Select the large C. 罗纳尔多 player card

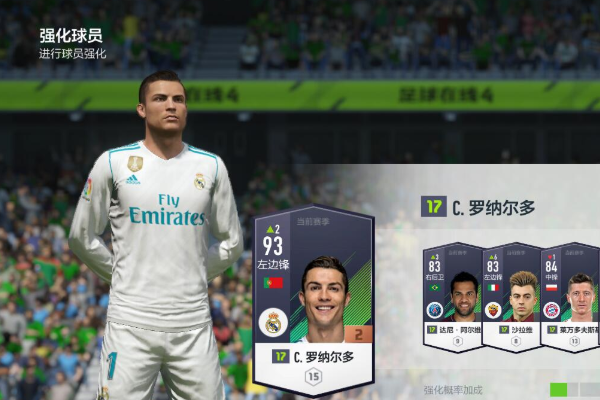click(x=313, y=300)
